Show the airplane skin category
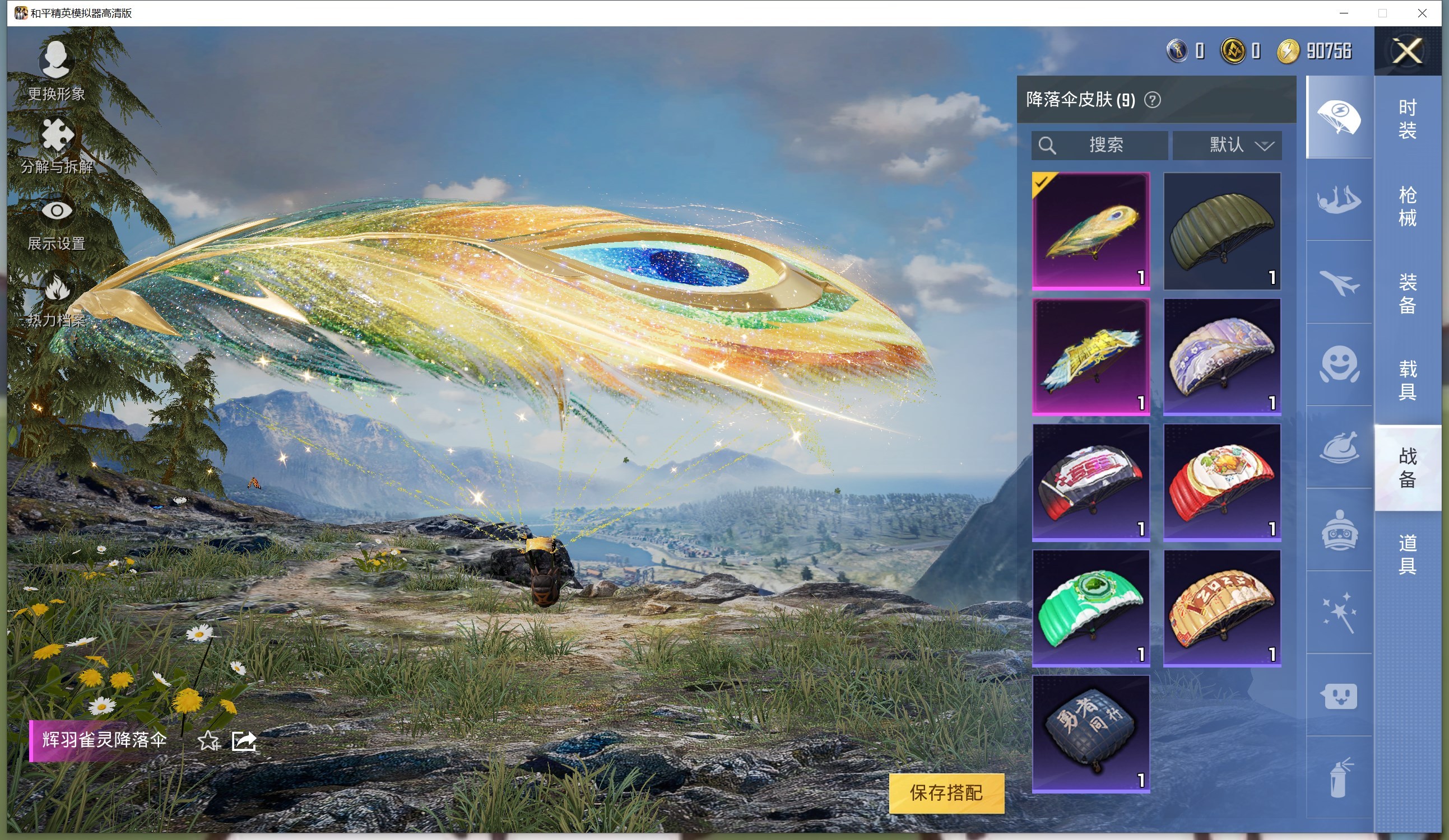 1339,282
